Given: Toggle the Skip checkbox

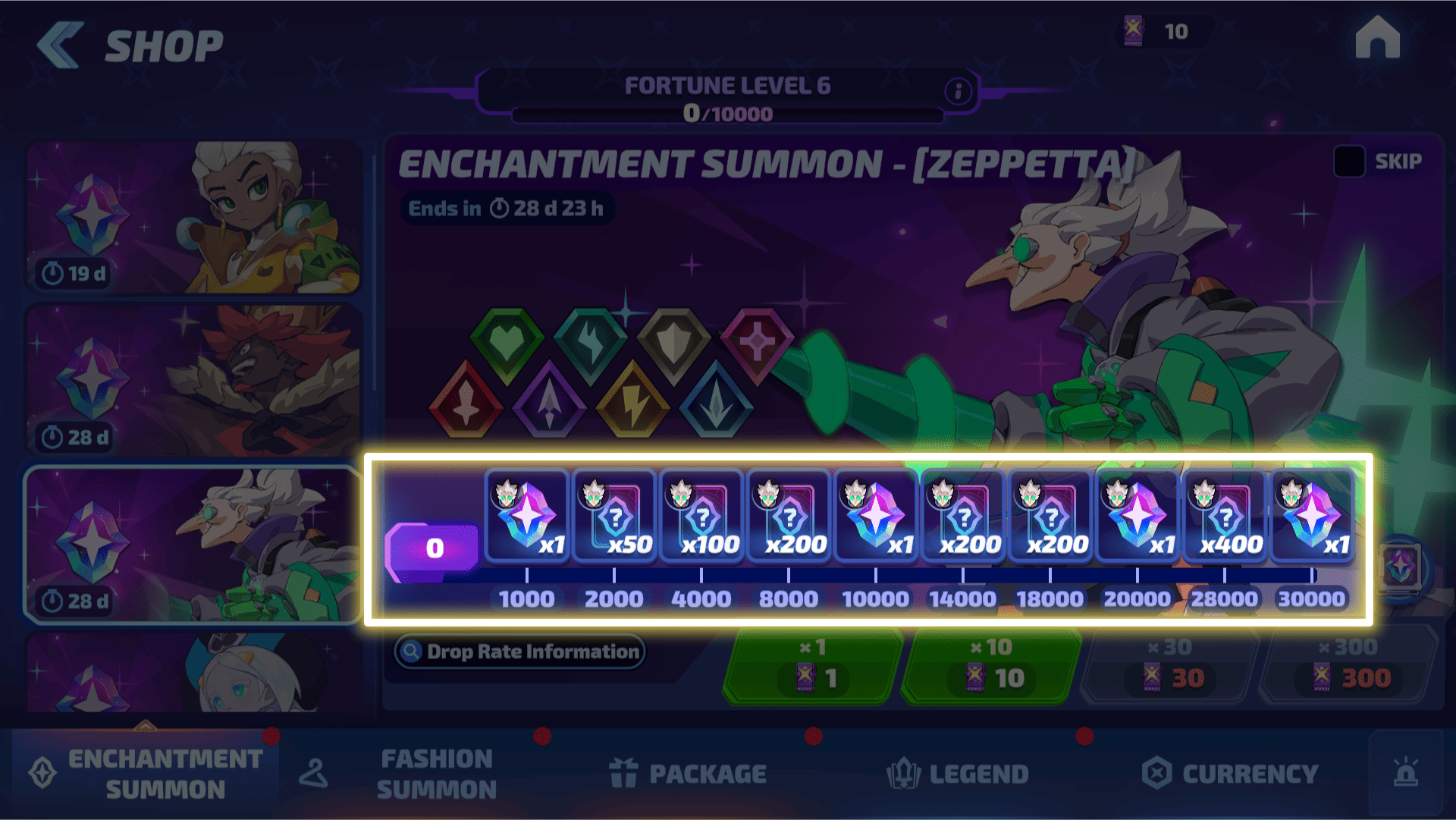Looking at the screenshot, I should pos(1349,162).
